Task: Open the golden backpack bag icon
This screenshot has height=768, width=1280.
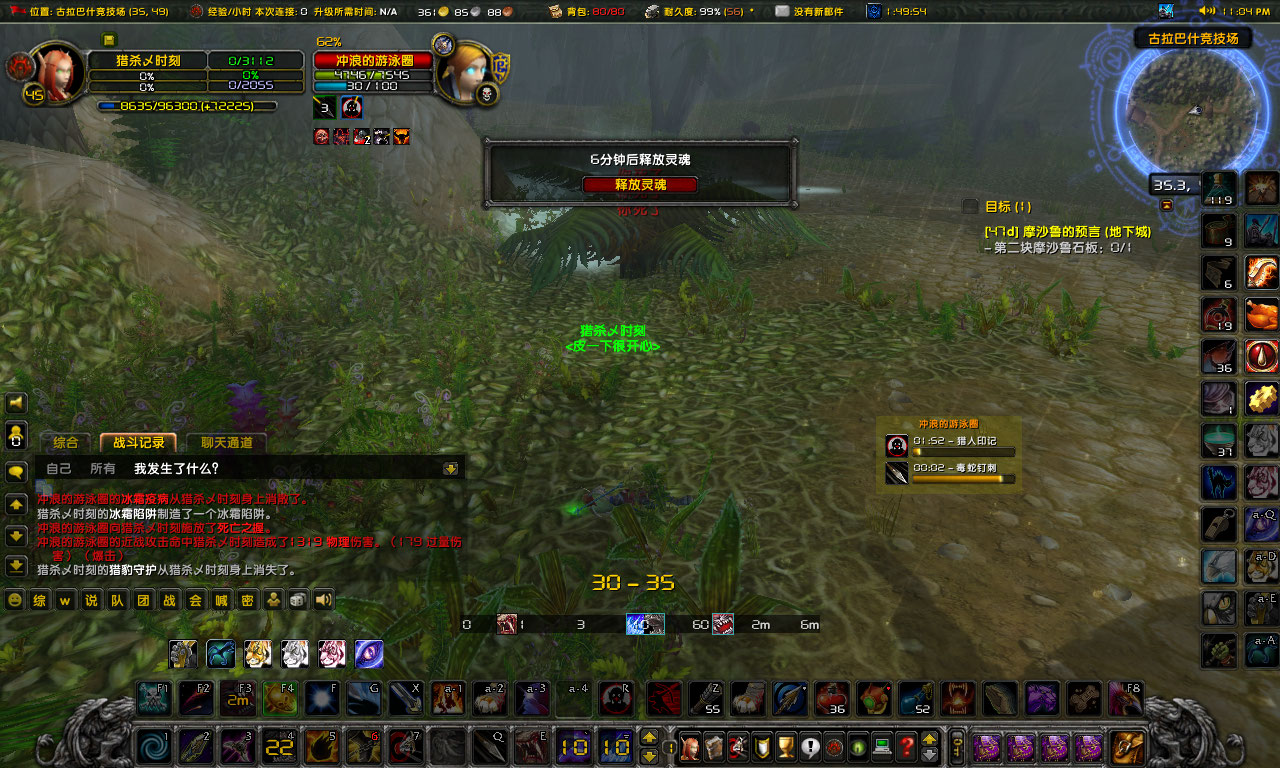Action: click(x=1126, y=745)
